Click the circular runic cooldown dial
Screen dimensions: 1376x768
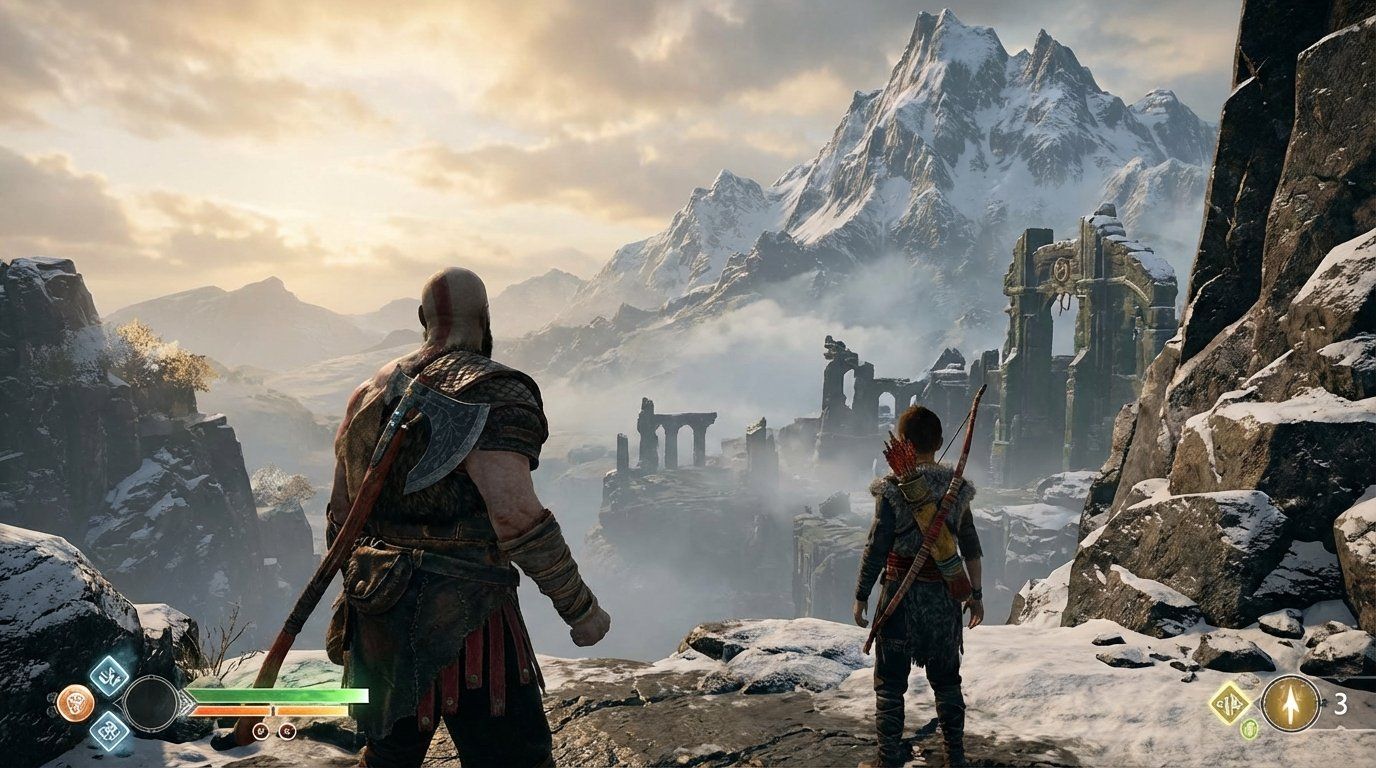point(152,703)
